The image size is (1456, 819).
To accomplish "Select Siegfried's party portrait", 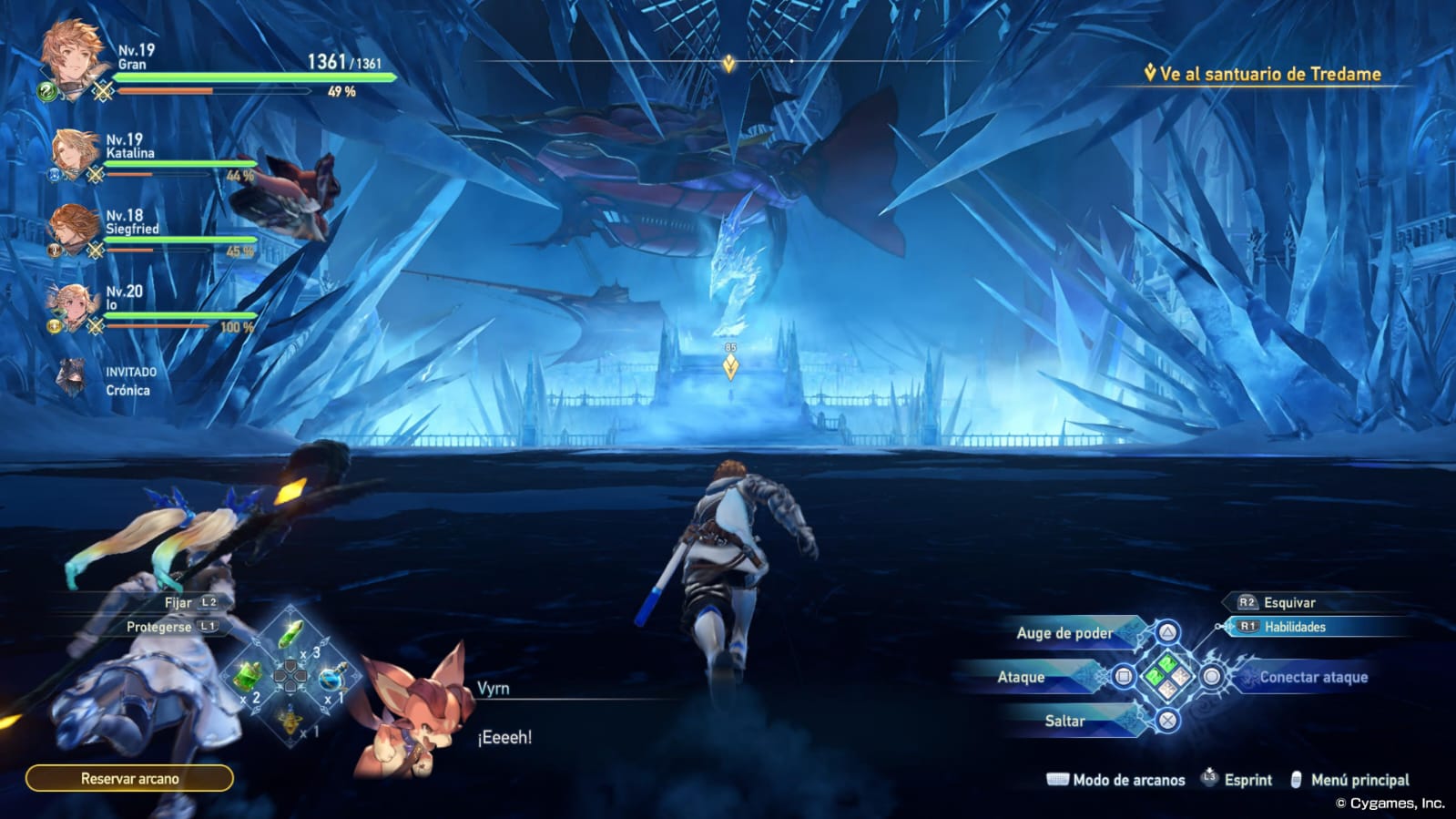I will tap(74, 228).
